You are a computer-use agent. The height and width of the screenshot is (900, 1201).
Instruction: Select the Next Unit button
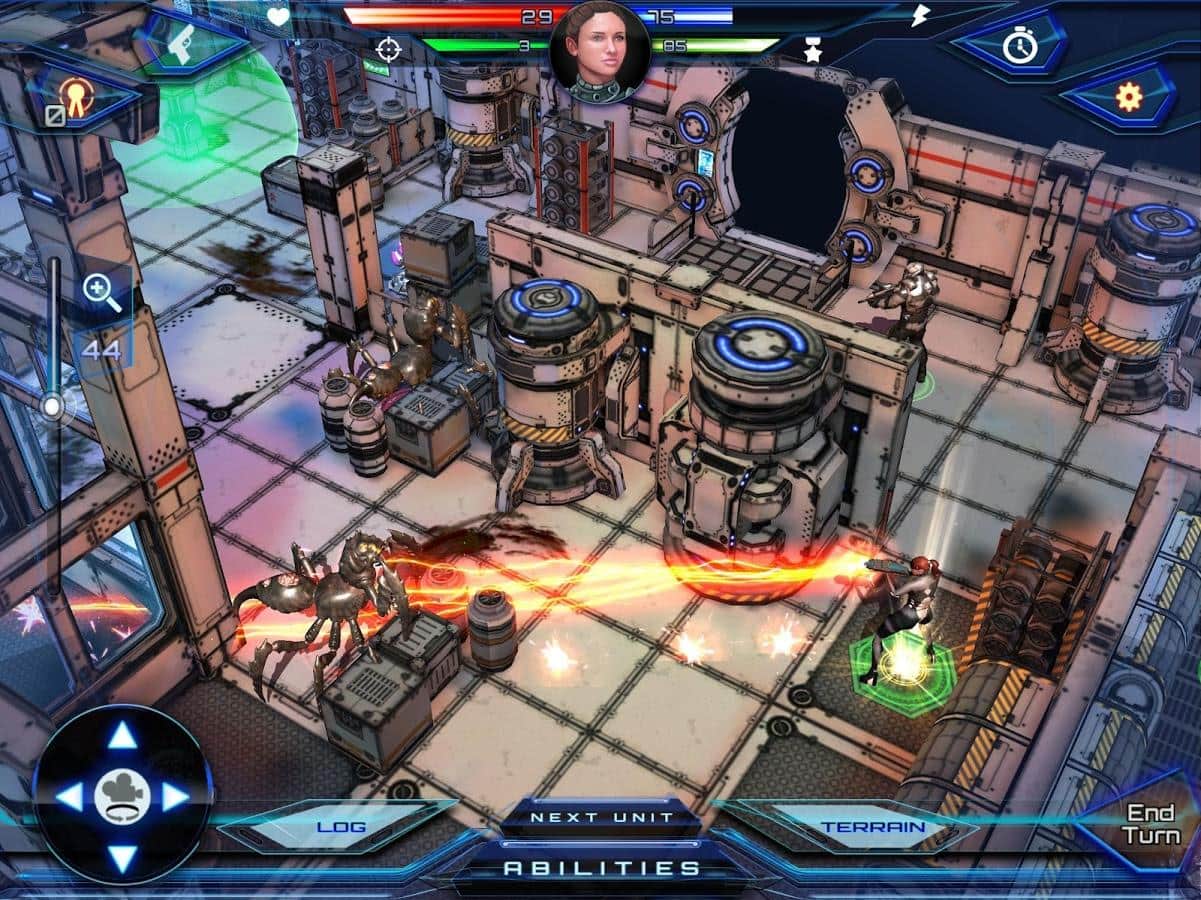601,817
